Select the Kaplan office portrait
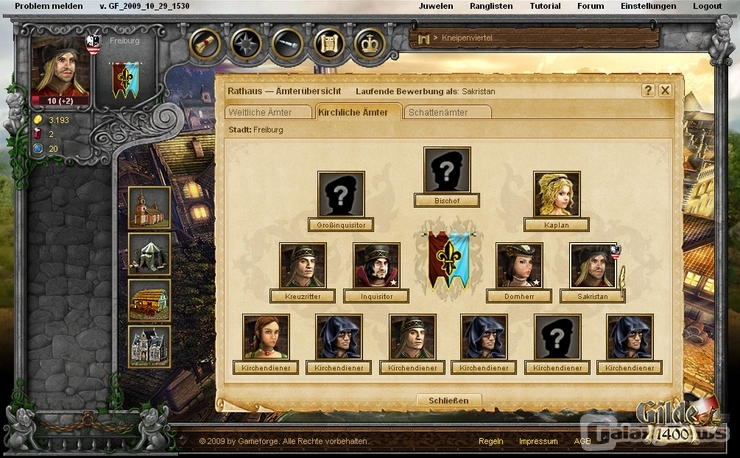Viewport: 740px width, 458px height. coord(557,194)
